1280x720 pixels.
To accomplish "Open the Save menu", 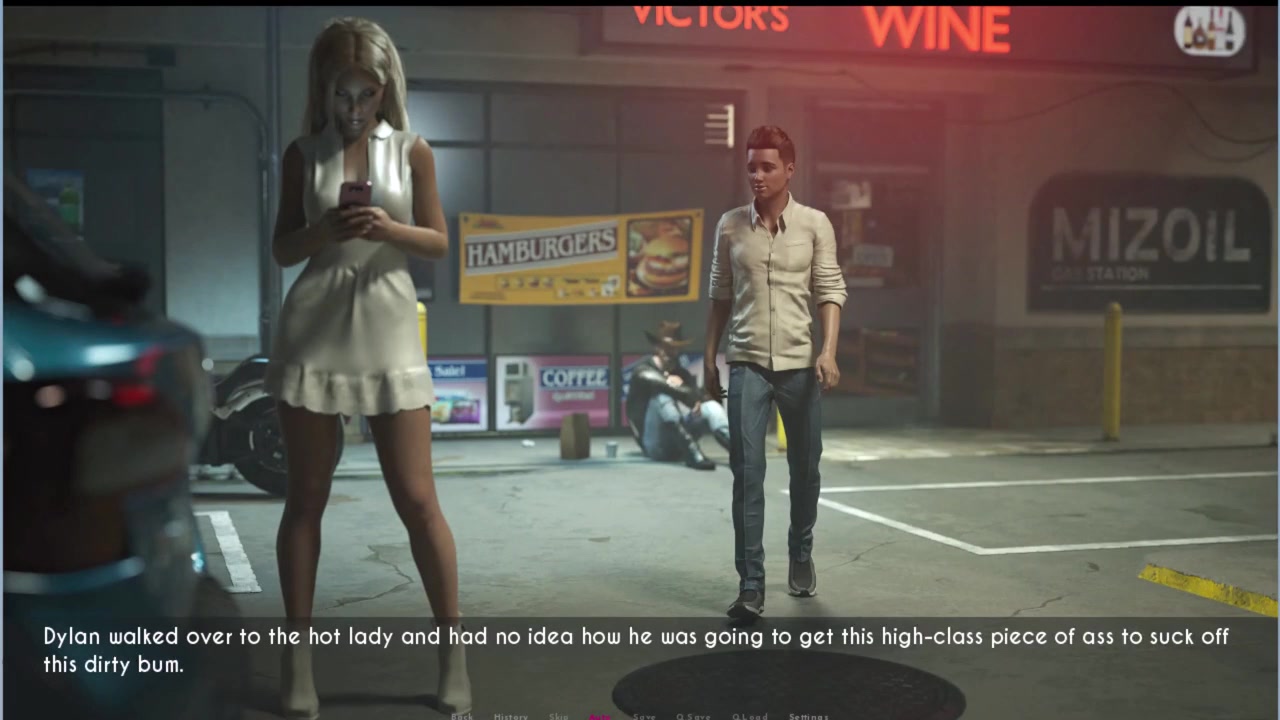I will [x=644, y=716].
